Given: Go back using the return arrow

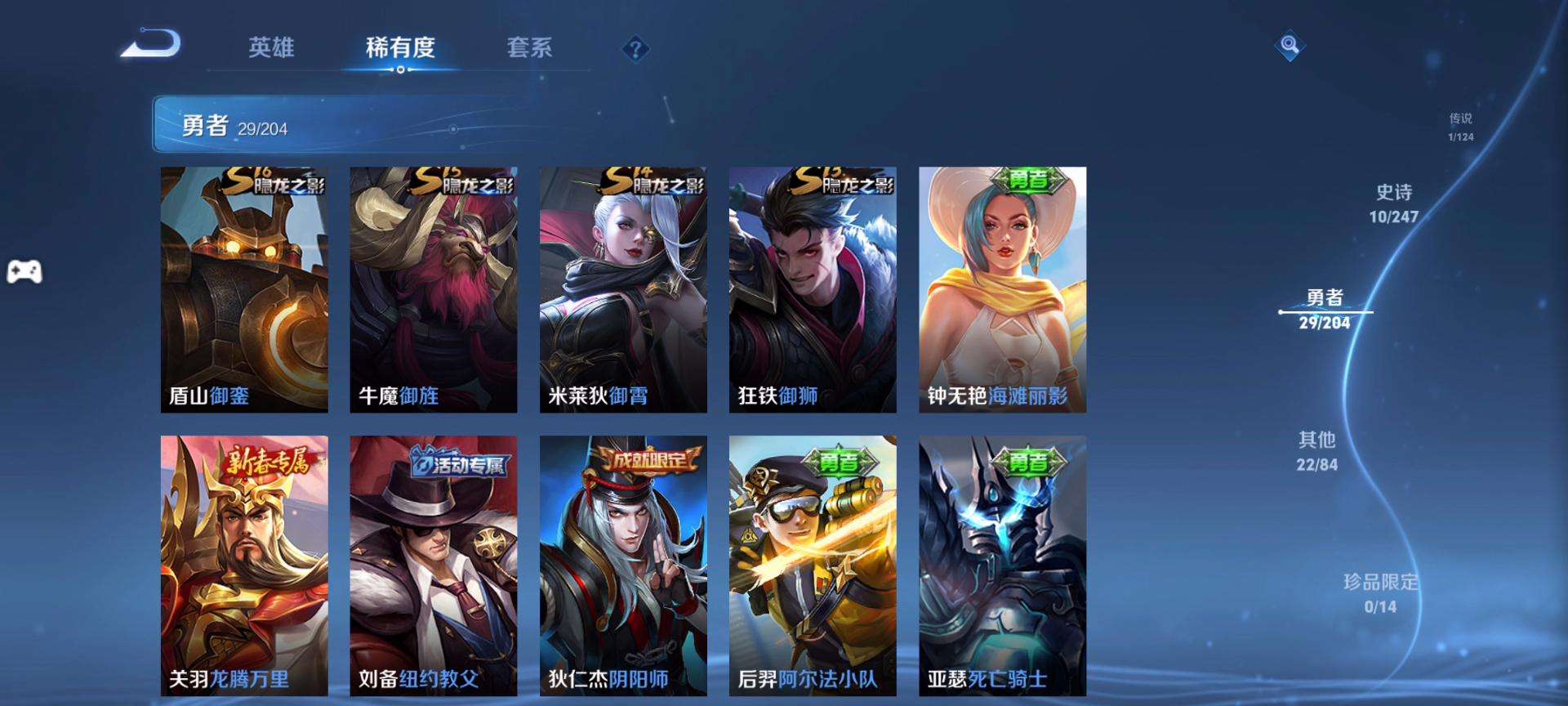Looking at the screenshot, I should point(151,43).
